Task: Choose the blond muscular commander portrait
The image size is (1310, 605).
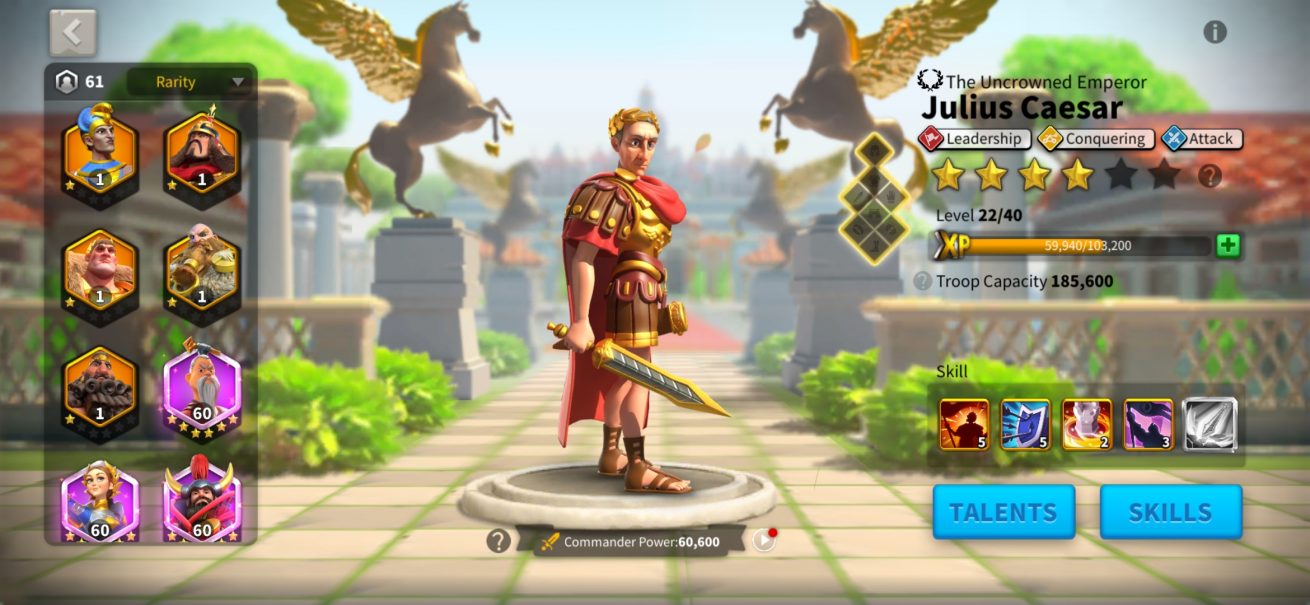Action: click(x=99, y=267)
